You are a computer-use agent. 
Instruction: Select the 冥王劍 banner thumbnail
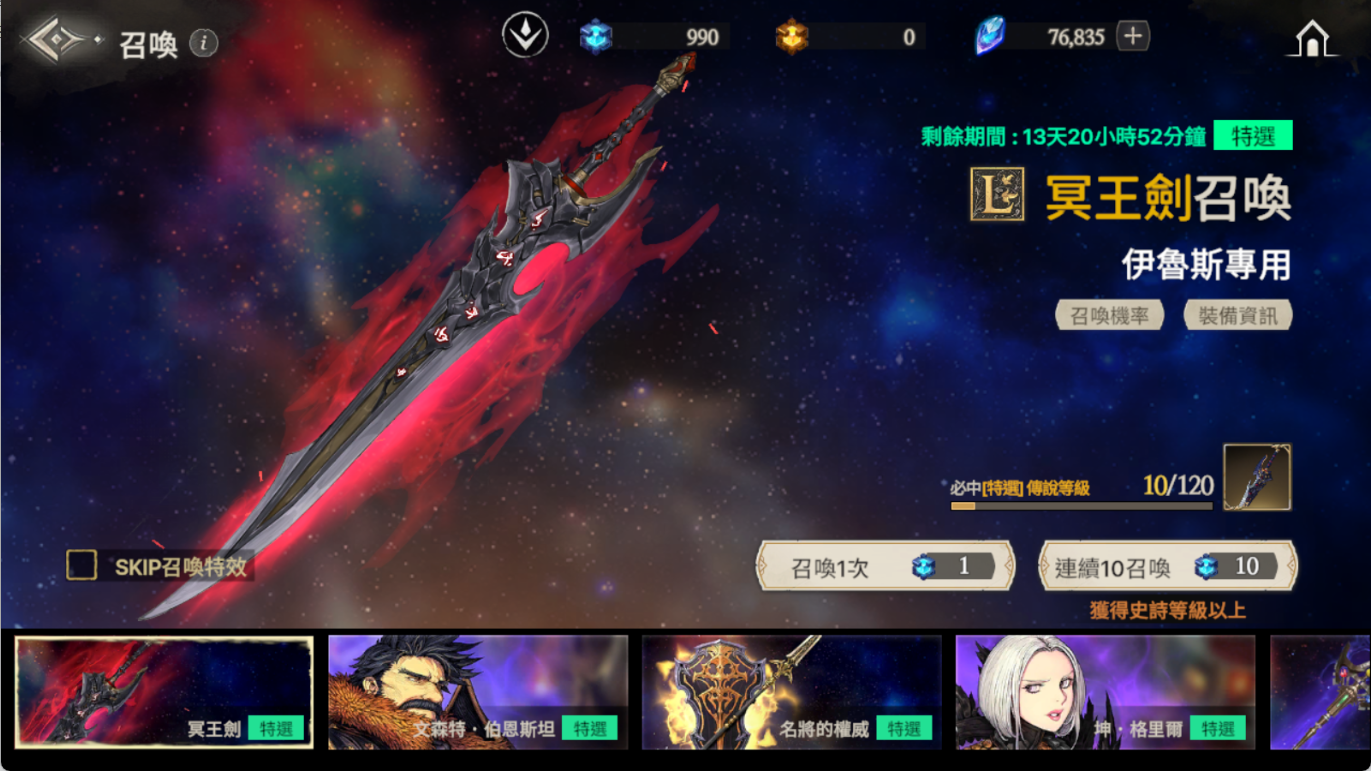point(164,692)
